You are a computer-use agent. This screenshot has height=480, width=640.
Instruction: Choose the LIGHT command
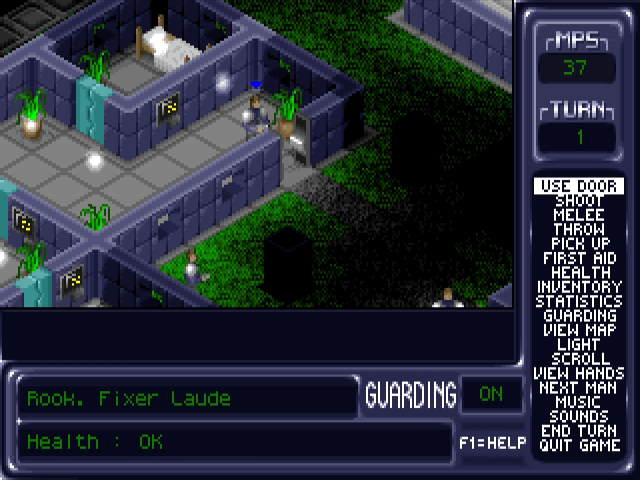click(579, 344)
